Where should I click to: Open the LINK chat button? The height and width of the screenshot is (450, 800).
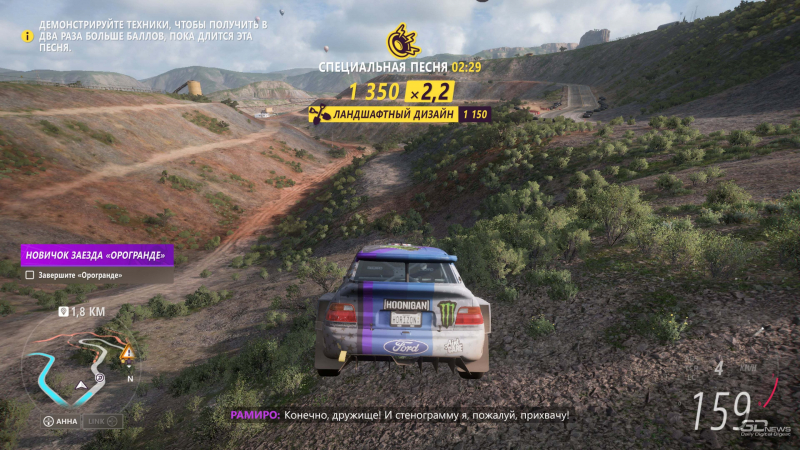tap(102, 421)
